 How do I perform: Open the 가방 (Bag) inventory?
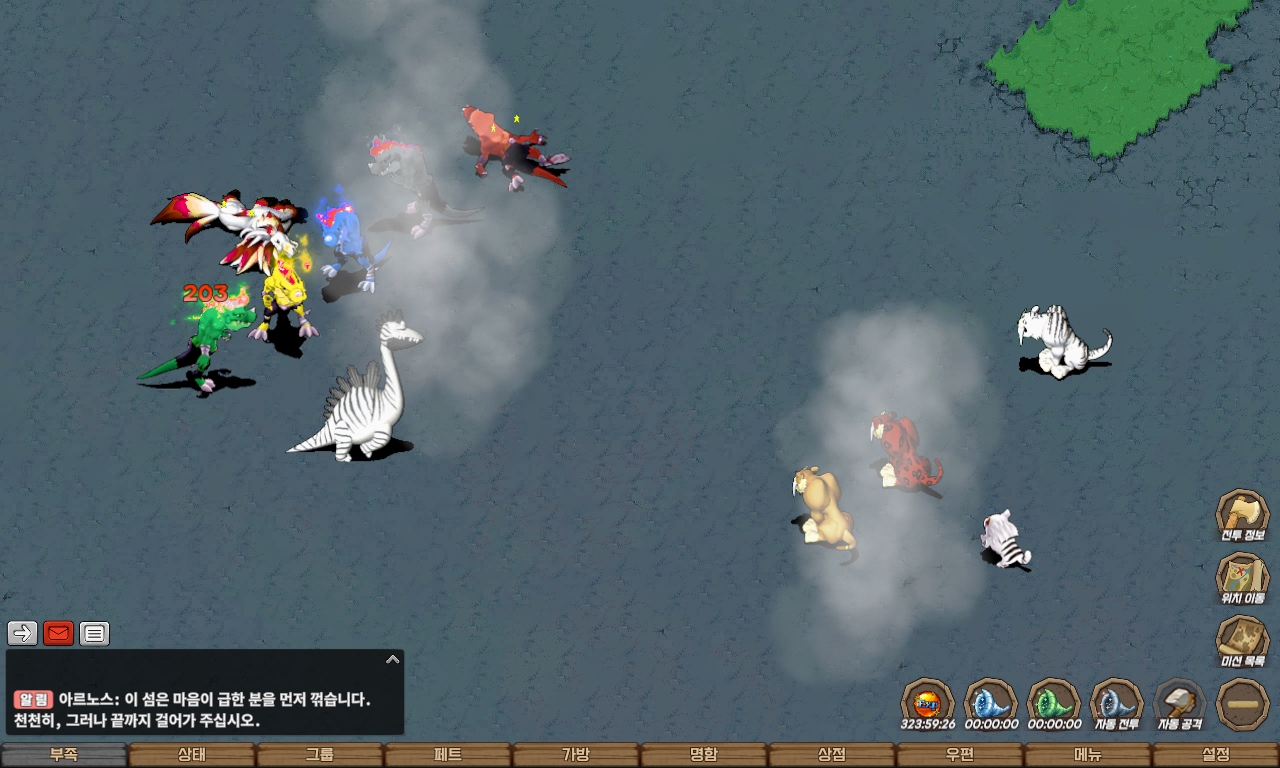click(576, 755)
